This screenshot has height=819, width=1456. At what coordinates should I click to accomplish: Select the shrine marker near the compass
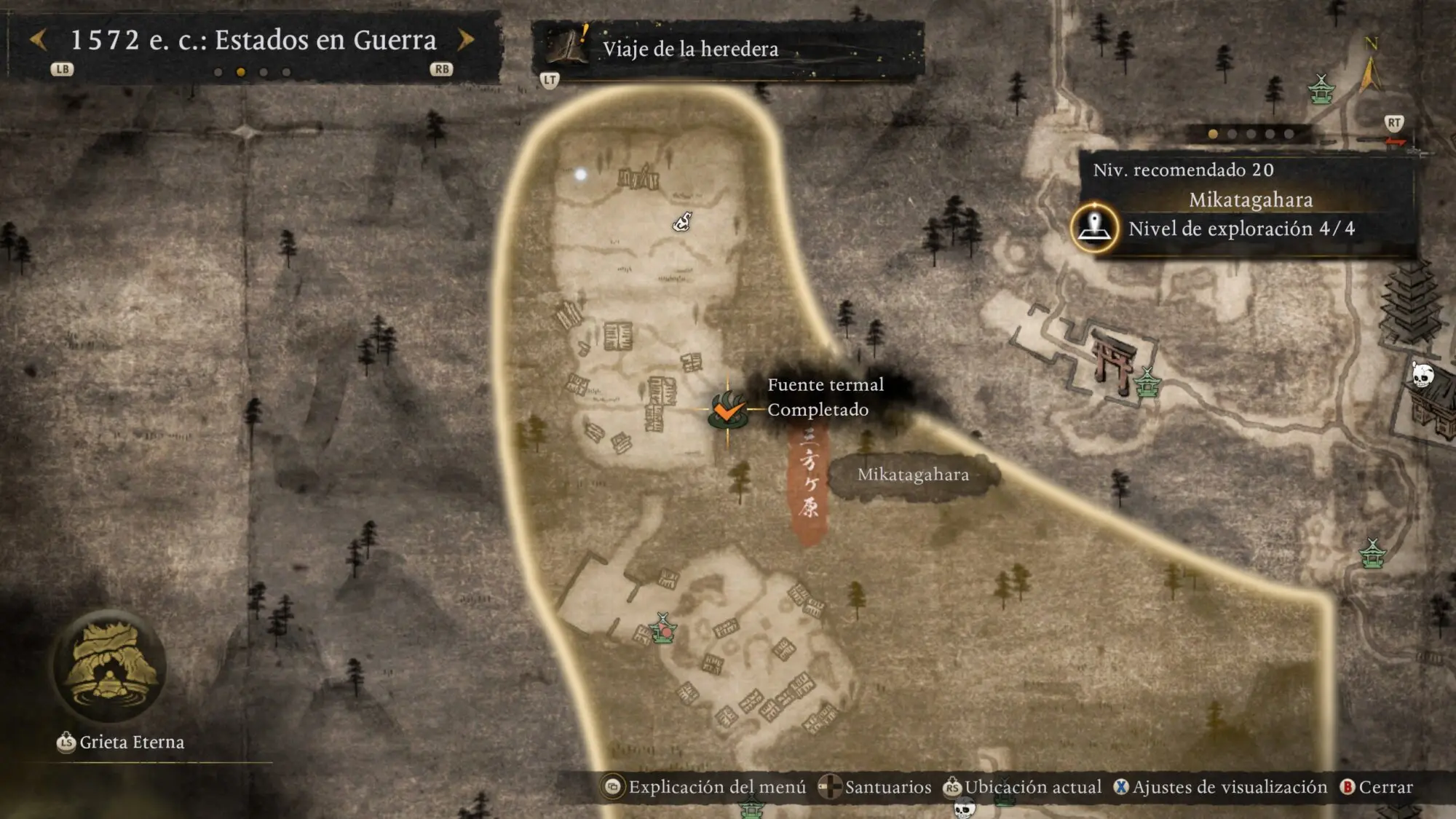coord(1321,90)
